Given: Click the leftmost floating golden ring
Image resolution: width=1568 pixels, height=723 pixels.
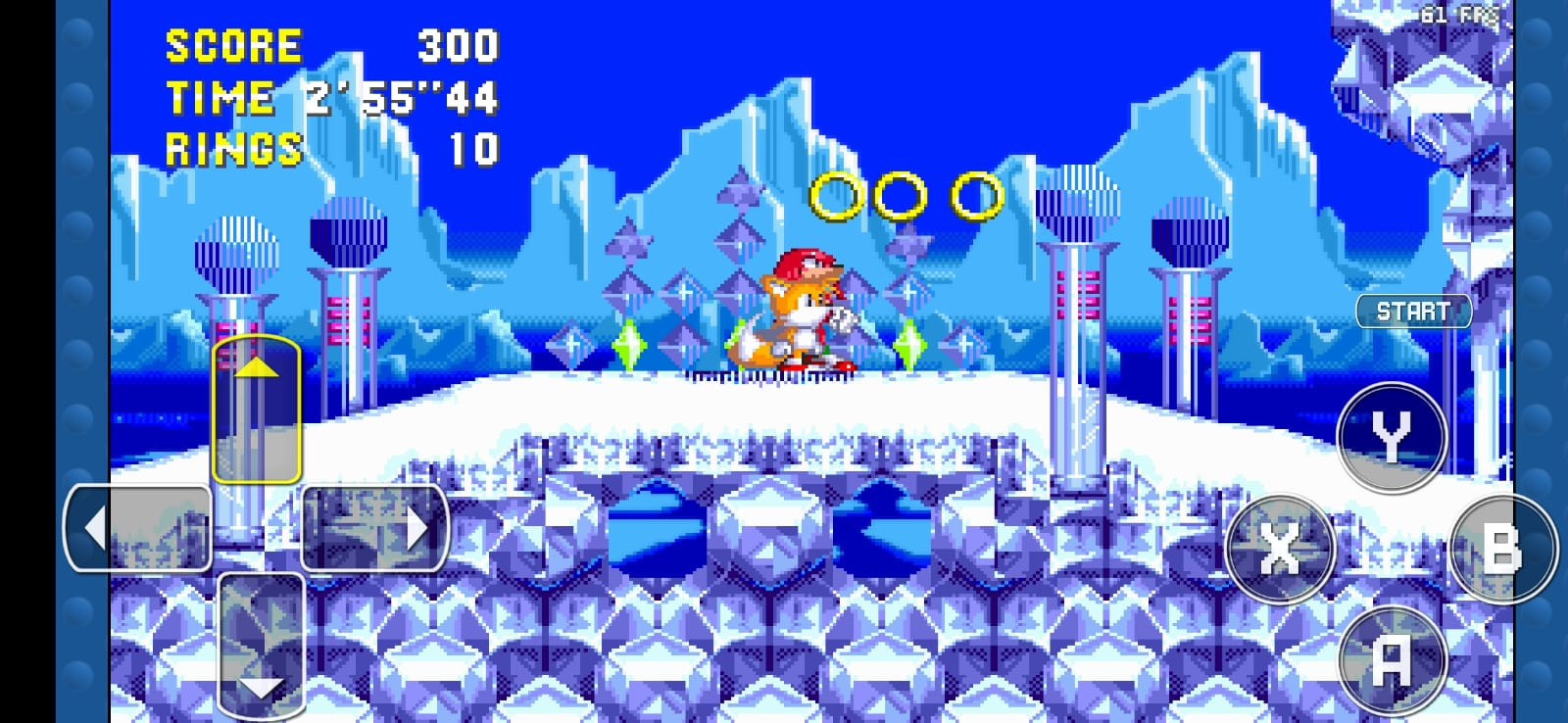Looking at the screenshot, I should click(833, 196).
